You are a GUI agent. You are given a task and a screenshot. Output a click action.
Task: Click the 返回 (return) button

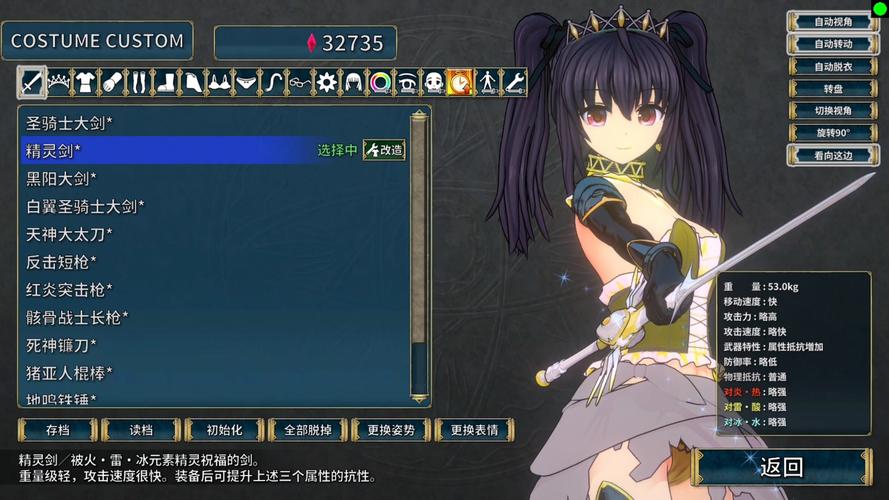(x=781, y=467)
